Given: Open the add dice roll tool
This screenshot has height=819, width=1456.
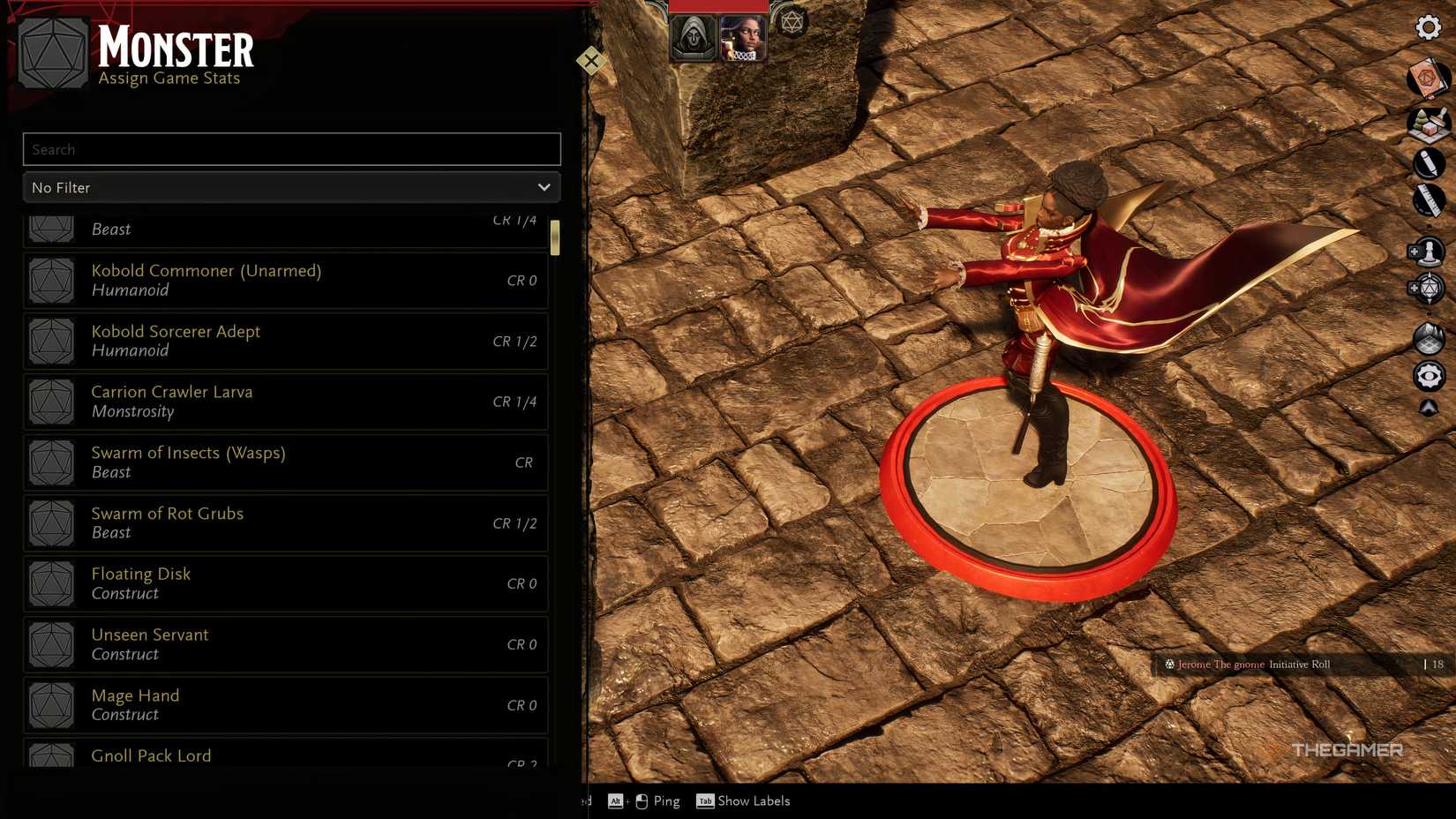Looking at the screenshot, I should click(1430, 289).
